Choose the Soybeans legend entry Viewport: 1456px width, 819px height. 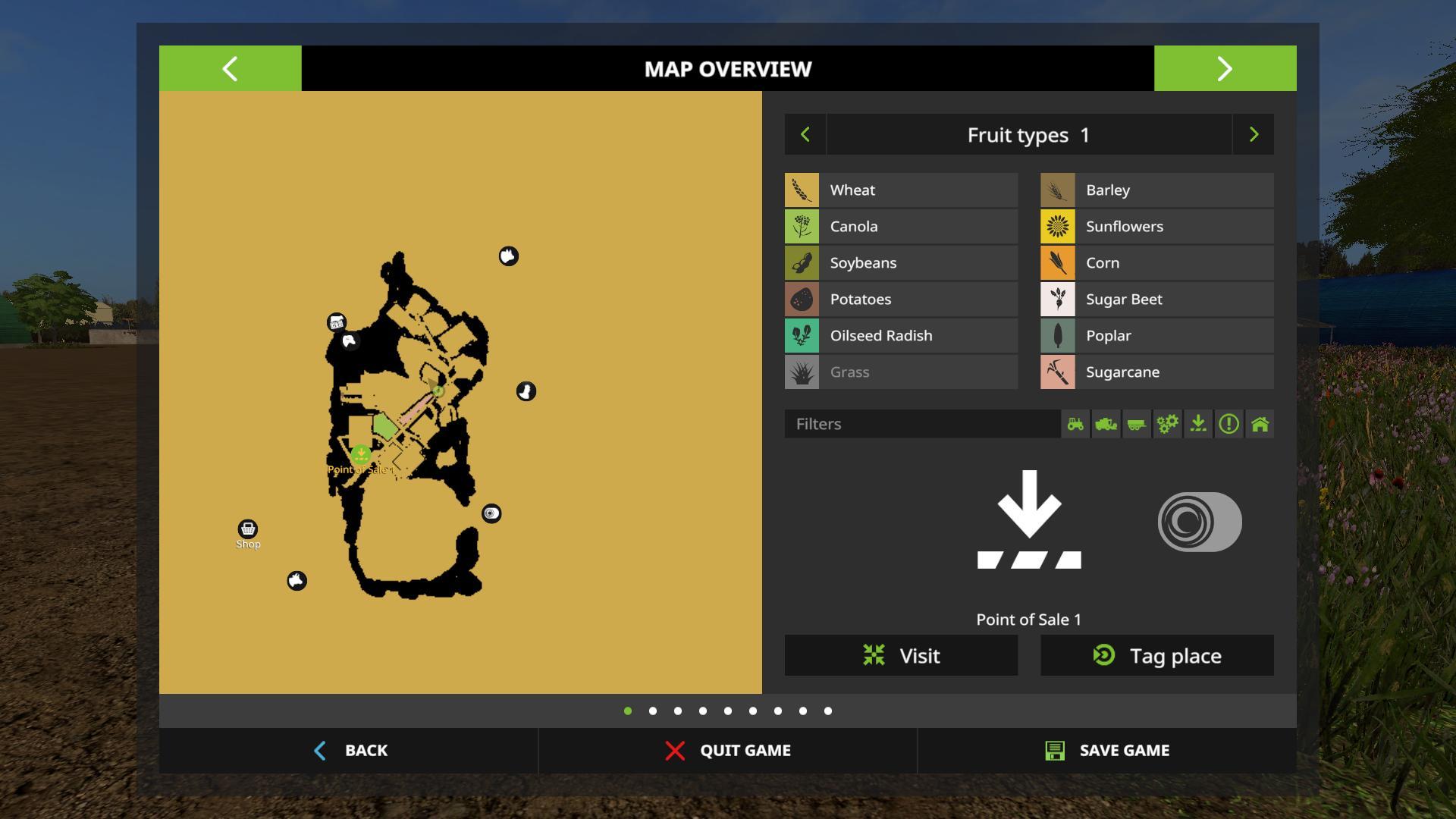click(x=901, y=263)
